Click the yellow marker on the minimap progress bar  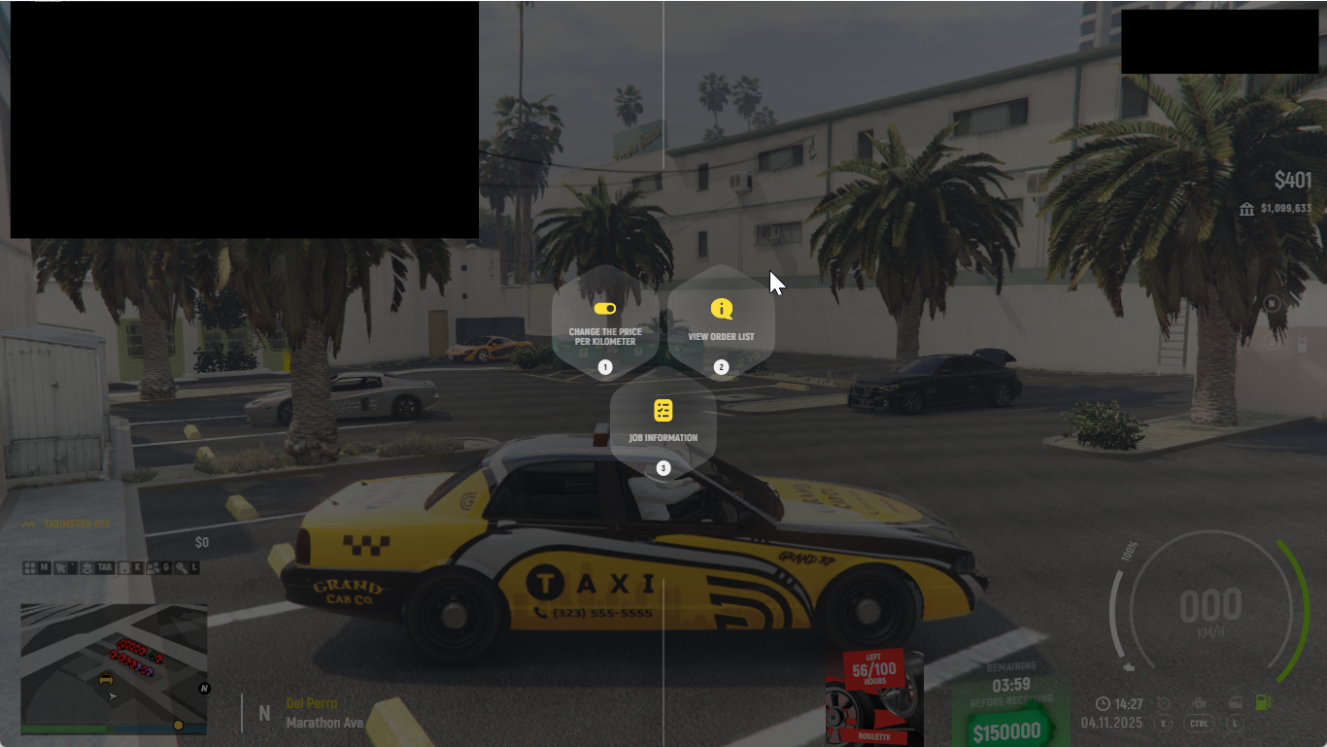(x=178, y=723)
